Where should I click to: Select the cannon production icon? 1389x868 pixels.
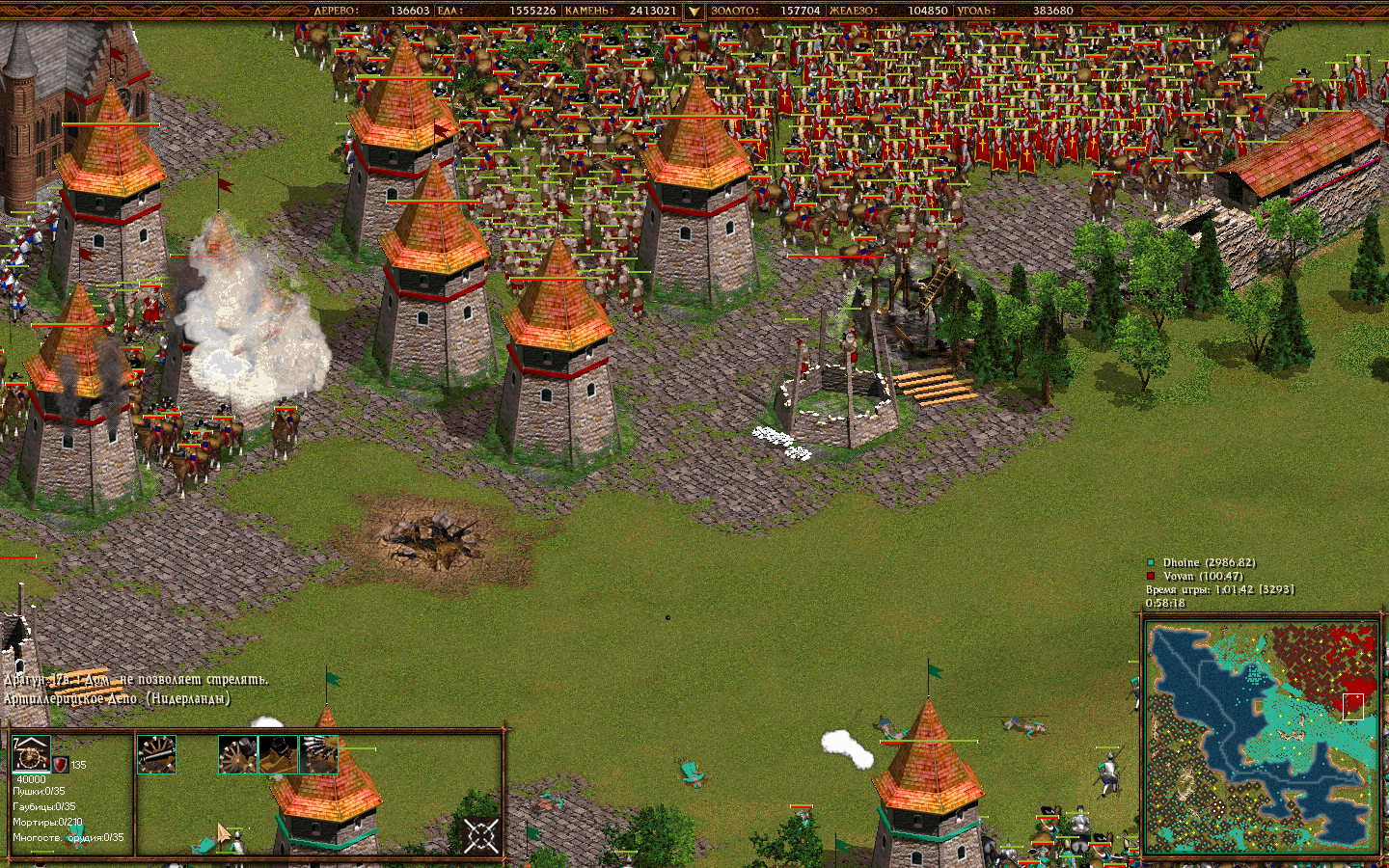(157, 755)
